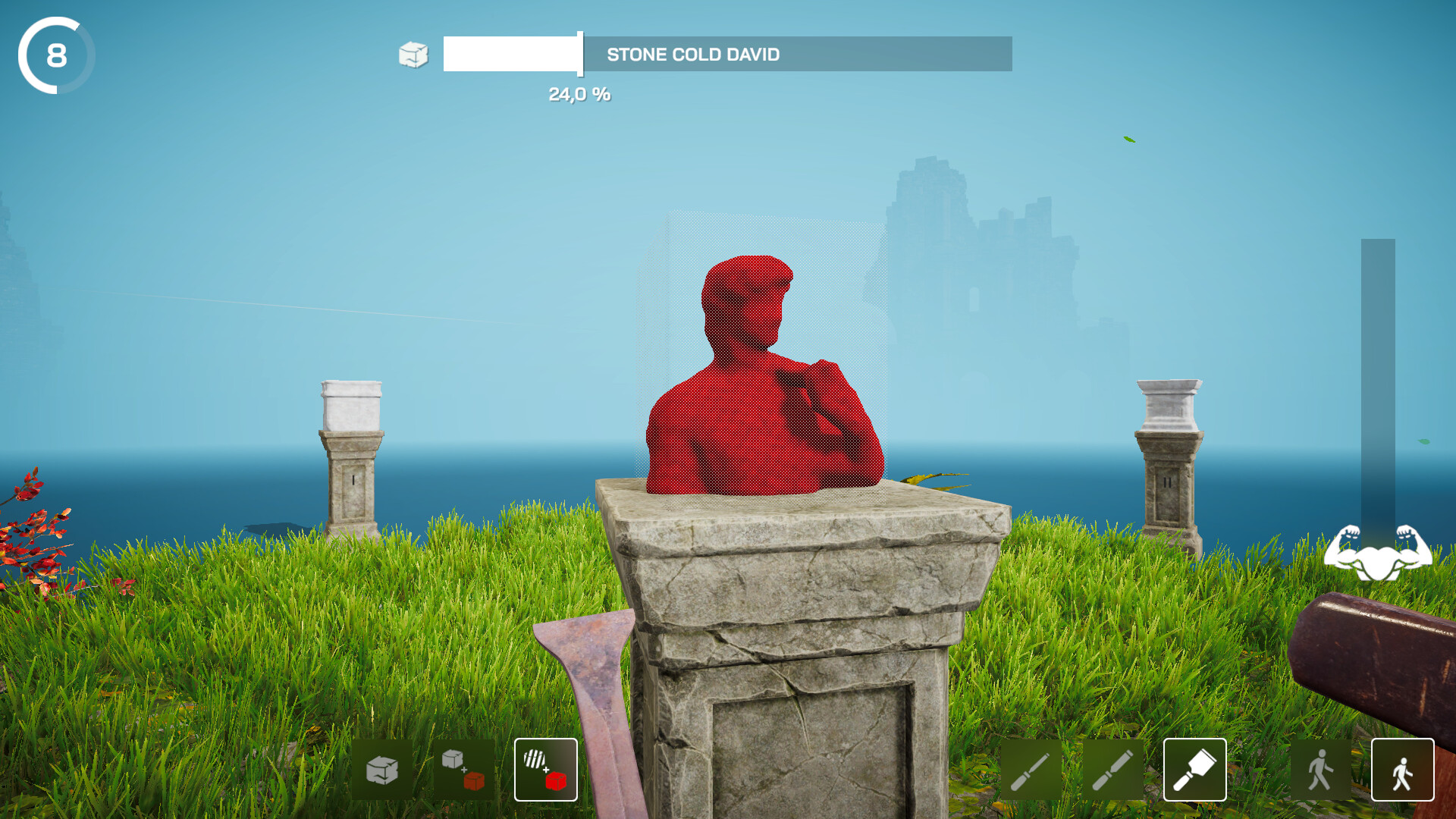The width and height of the screenshot is (1456, 819).
Task: Click the small cube icon beside the progress bar
Action: pyautogui.click(x=413, y=55)
